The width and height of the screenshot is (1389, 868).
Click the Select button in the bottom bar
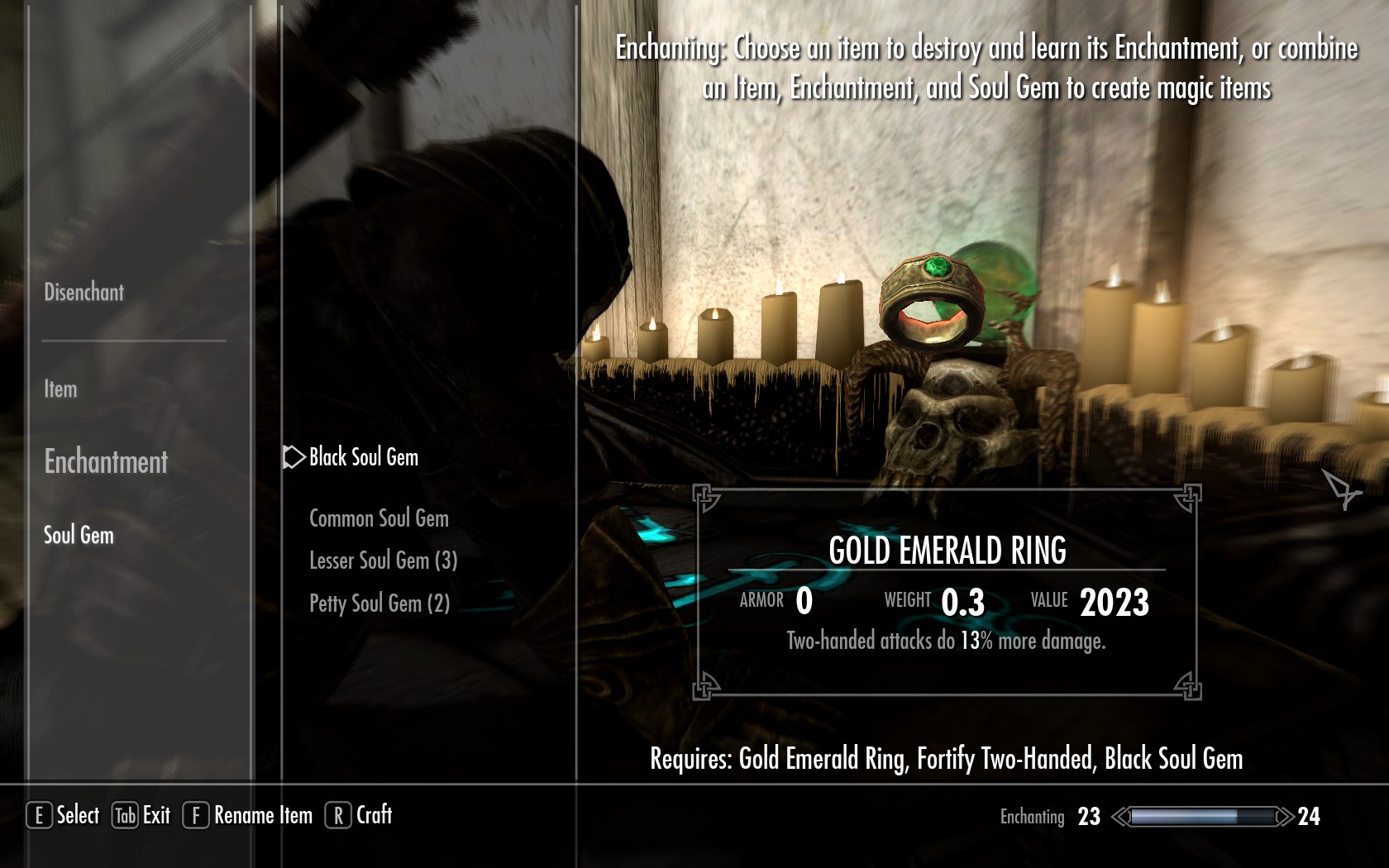coord(64,815)
